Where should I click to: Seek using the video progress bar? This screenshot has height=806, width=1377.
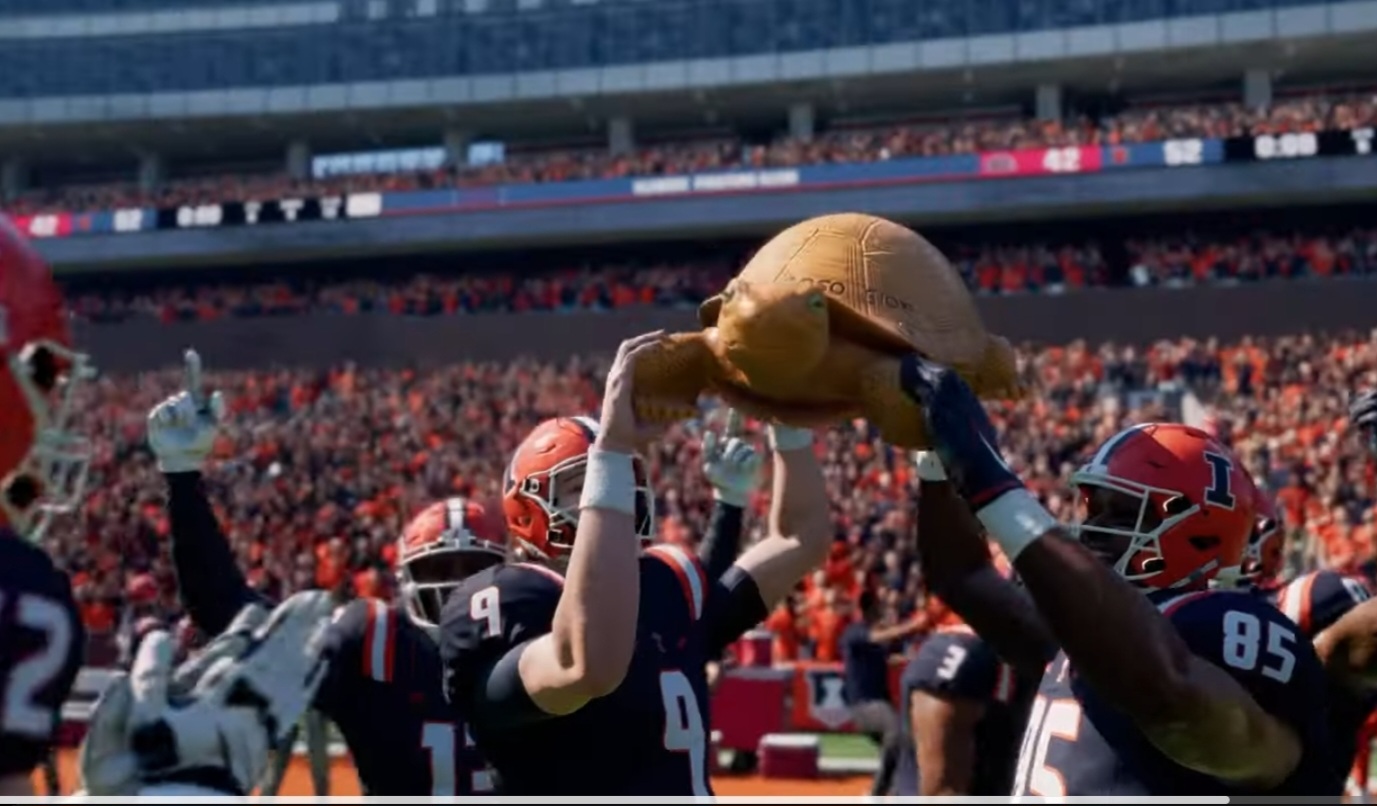click(688, 800)
